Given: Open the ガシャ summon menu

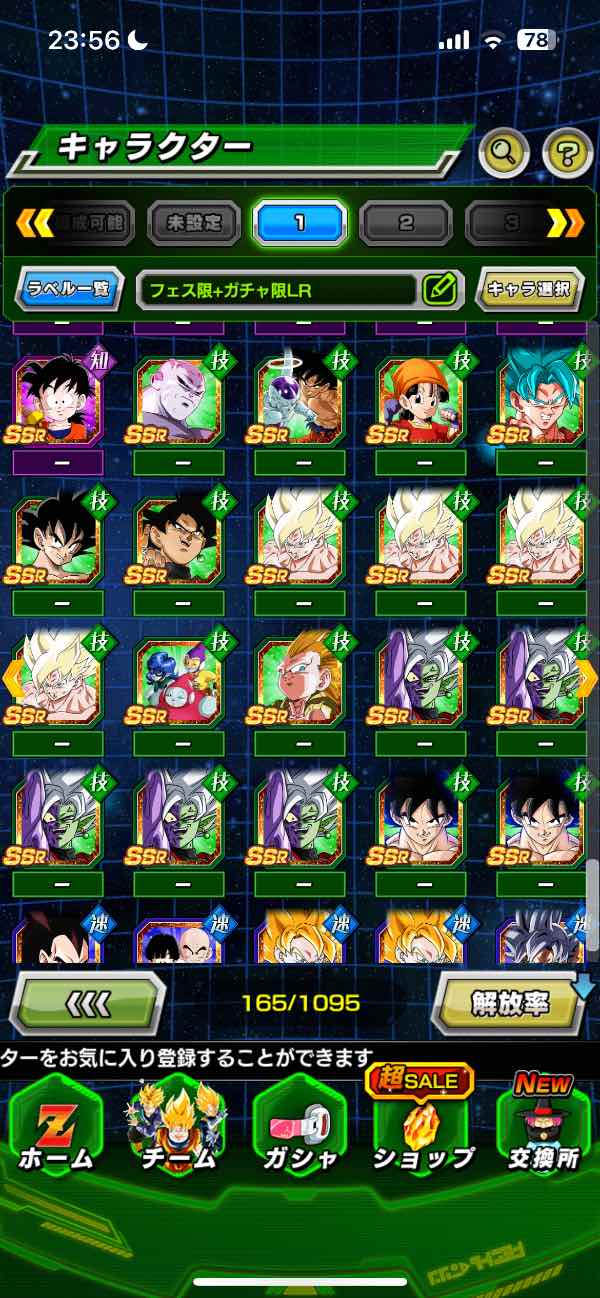Looking at the screenshot, I should [x=299, y=1131].
